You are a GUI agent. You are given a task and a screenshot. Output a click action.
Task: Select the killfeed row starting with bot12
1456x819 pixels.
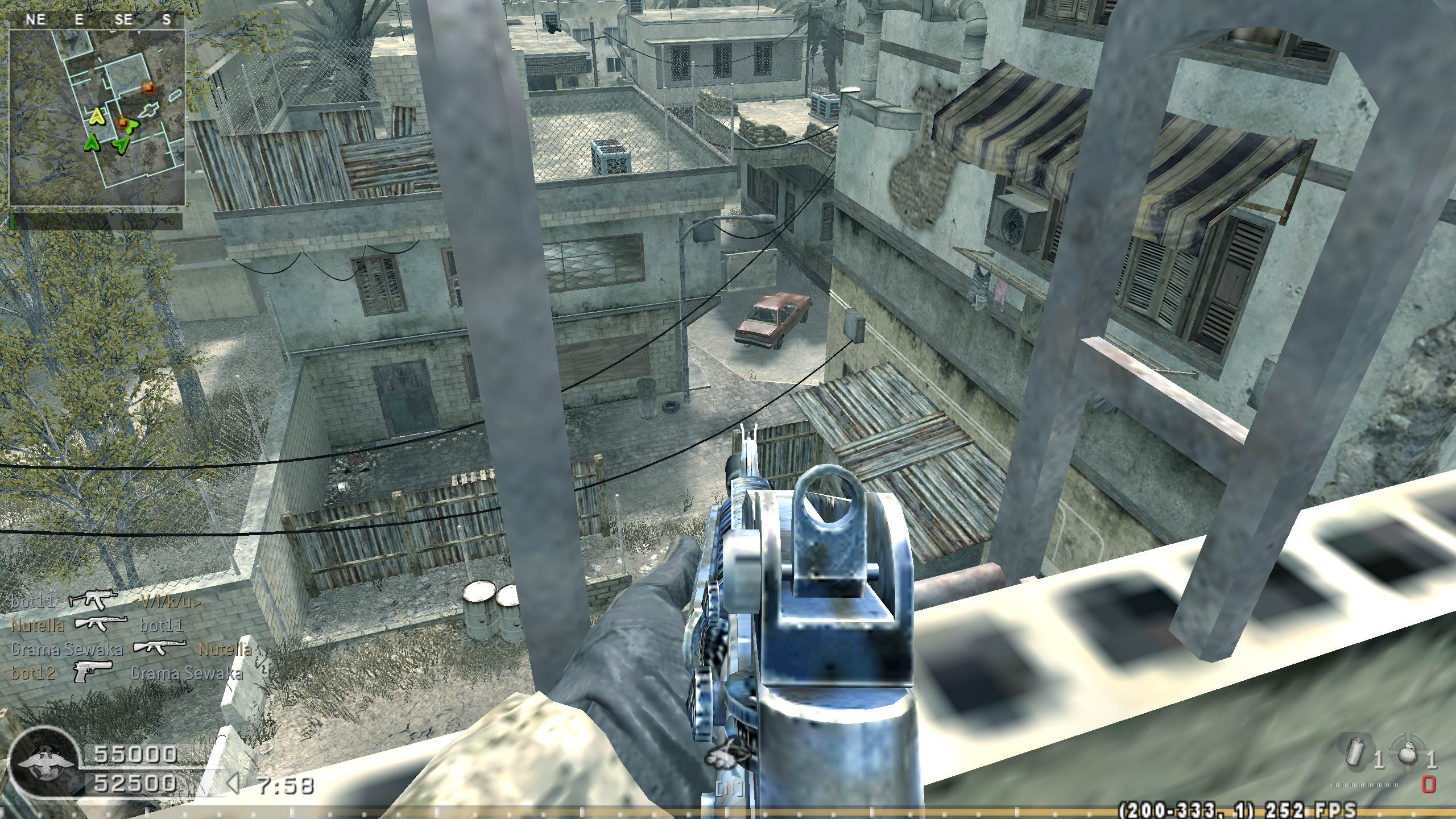click(126, 673)
